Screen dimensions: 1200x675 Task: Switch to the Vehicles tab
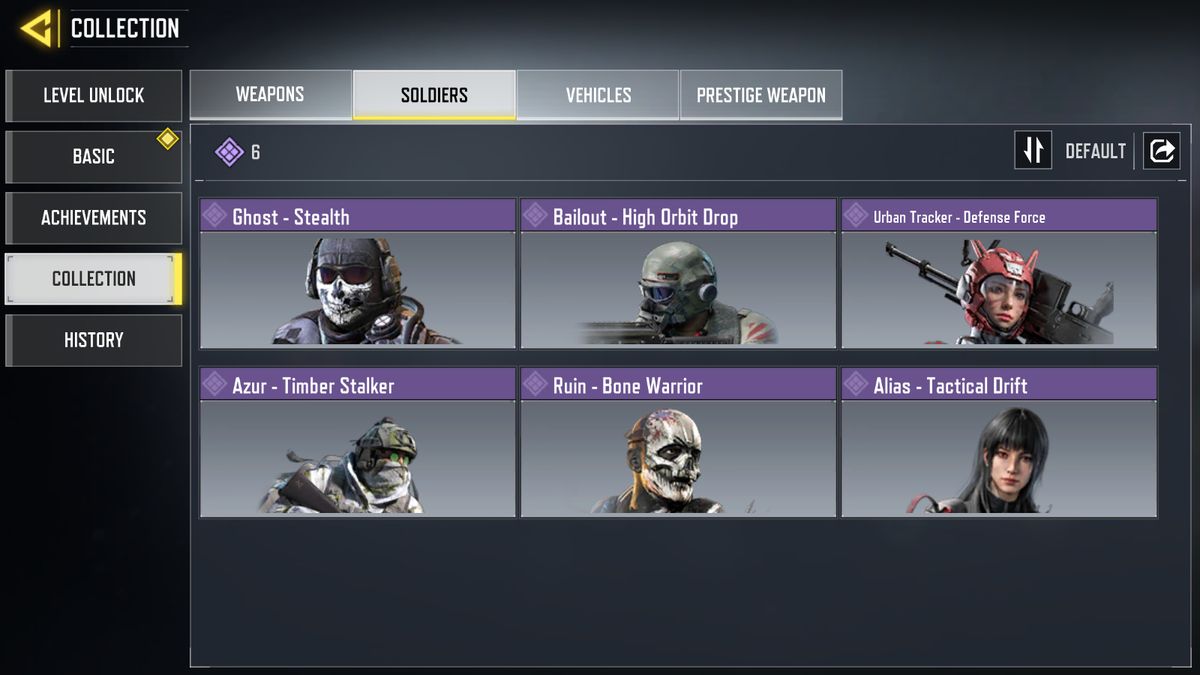coord(598,95)
